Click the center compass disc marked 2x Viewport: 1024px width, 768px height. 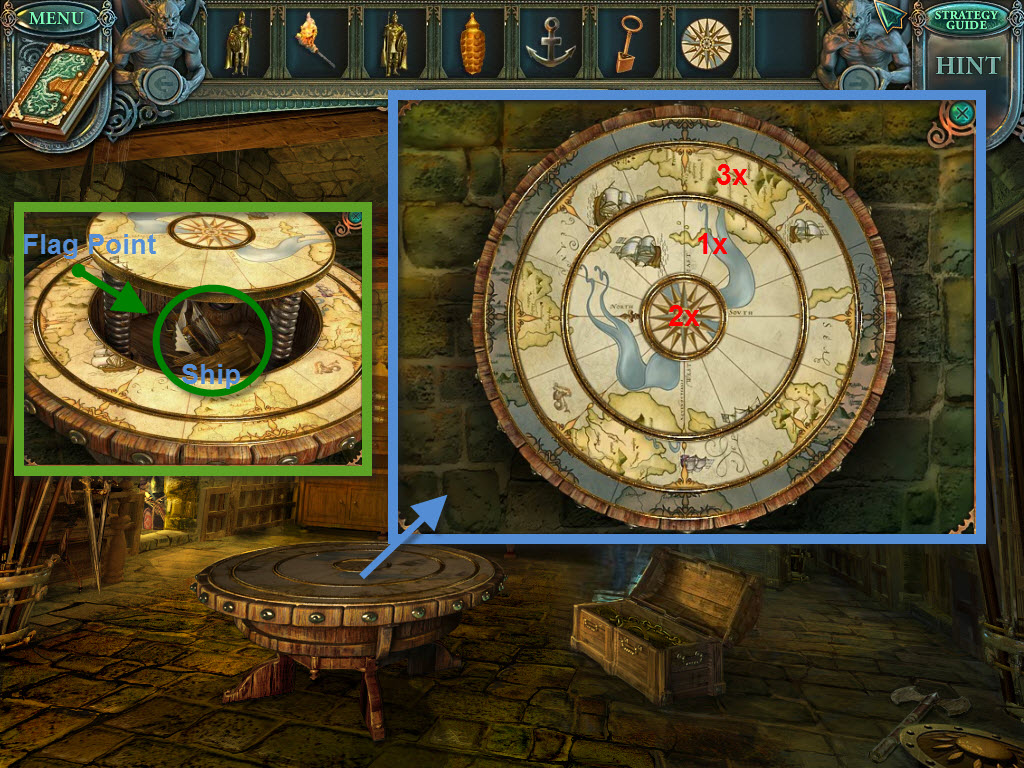pyautogui.click(x=684, y=316)
